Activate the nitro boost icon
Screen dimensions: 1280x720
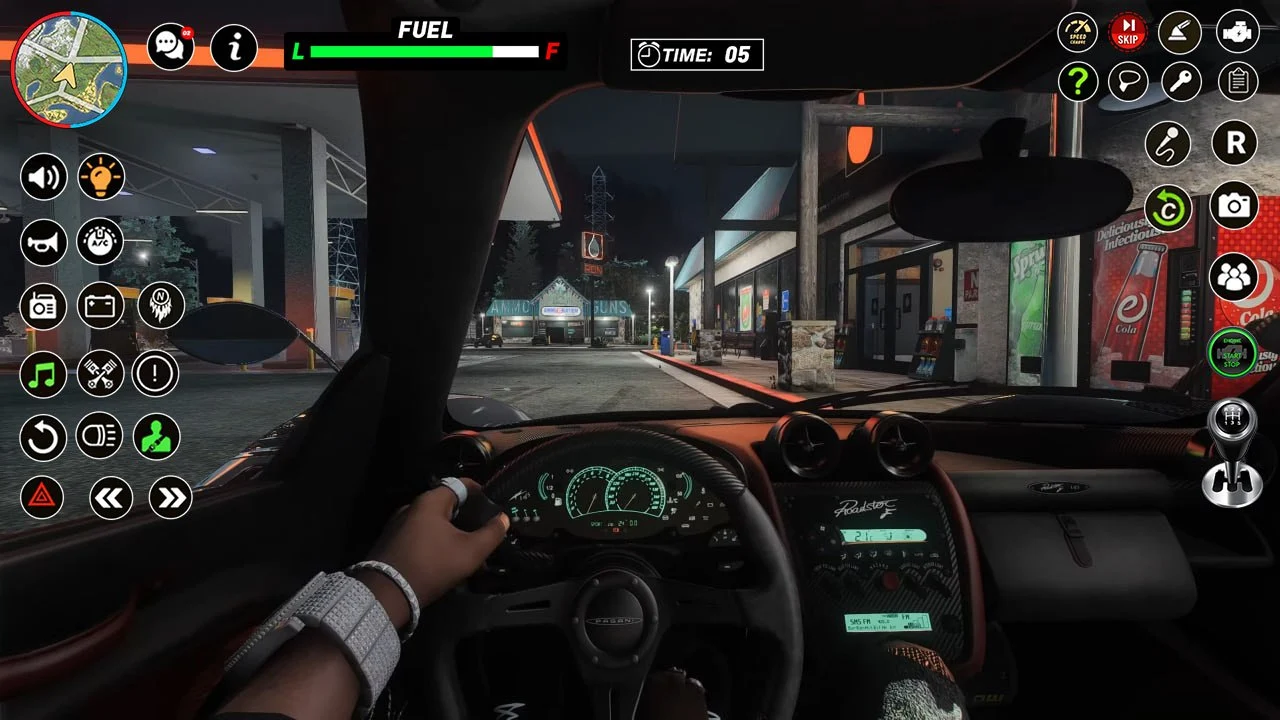pos(157,307)
